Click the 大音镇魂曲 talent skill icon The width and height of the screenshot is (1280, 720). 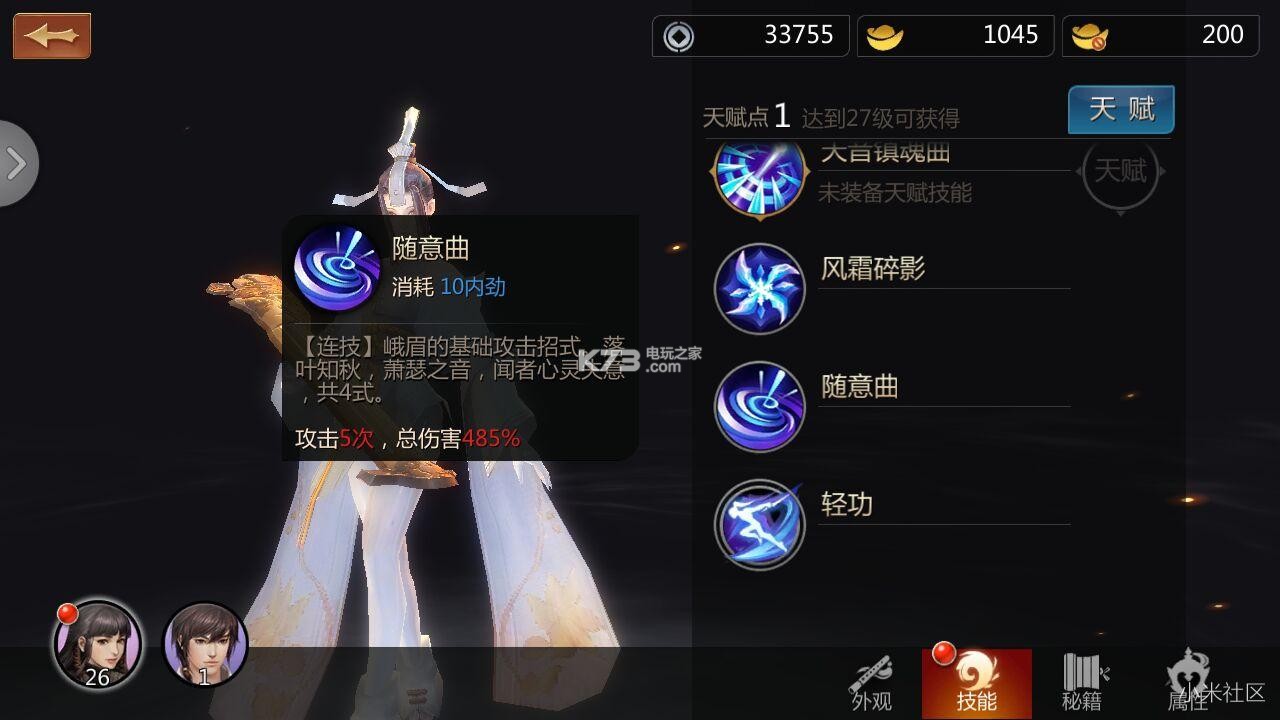(759, 180)
